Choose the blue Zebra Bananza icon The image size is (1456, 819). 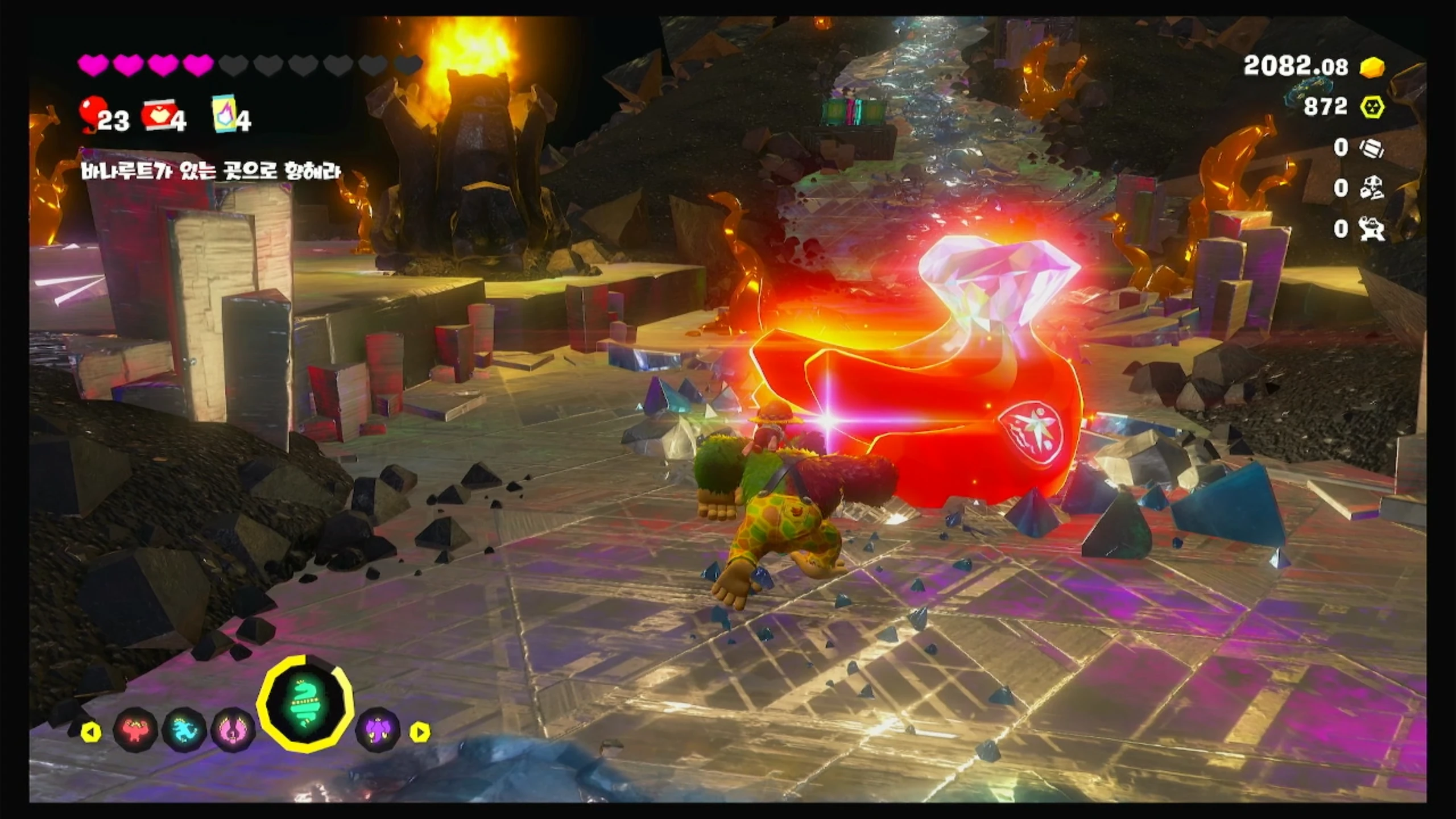coord(183,729)
